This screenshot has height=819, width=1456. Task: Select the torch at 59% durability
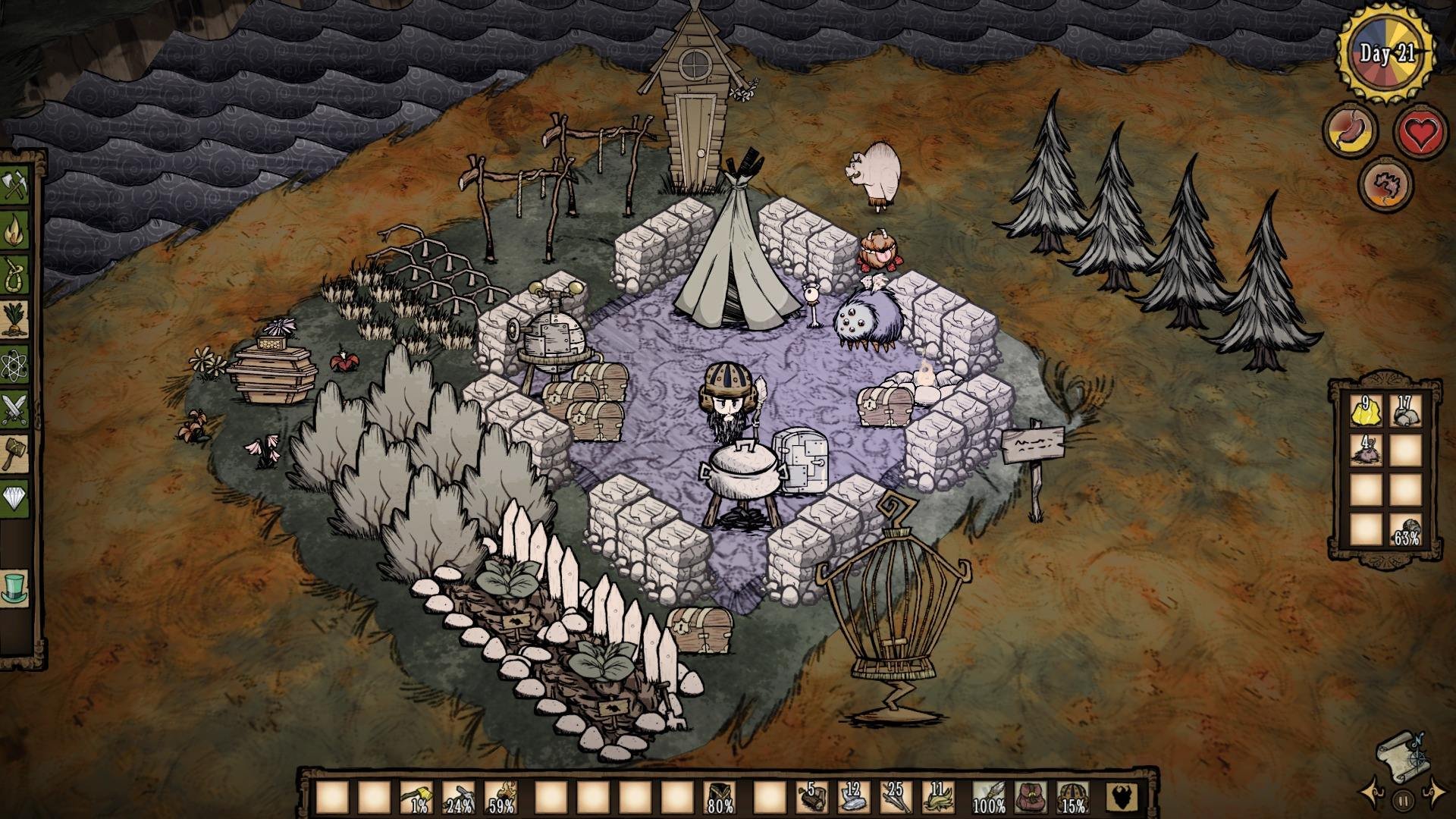pyautogui.click(x=500, y=797)
